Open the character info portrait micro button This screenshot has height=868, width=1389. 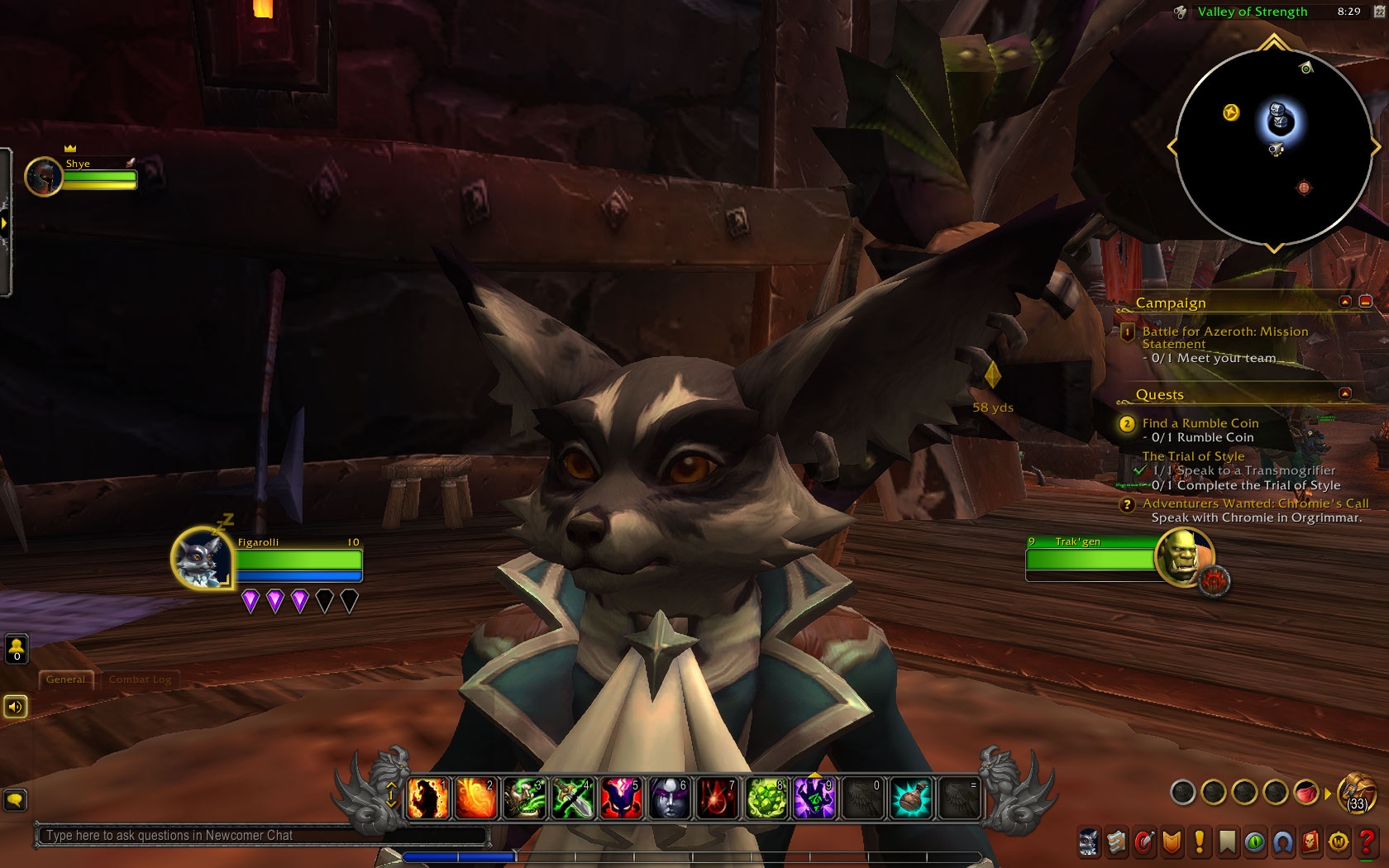click(1088, 842)
